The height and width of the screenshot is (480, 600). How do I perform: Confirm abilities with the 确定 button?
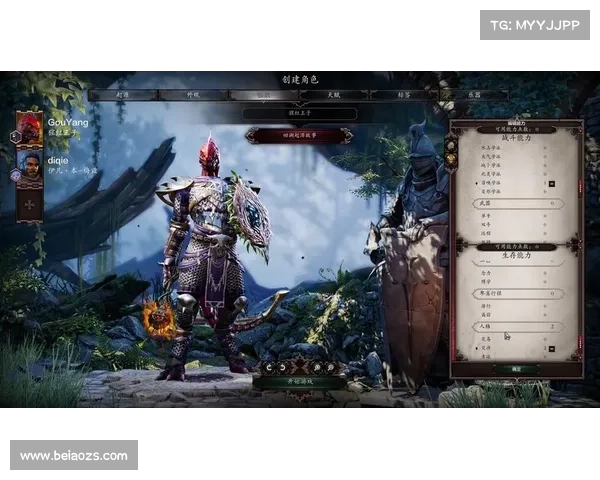click(x=517, y=369)
